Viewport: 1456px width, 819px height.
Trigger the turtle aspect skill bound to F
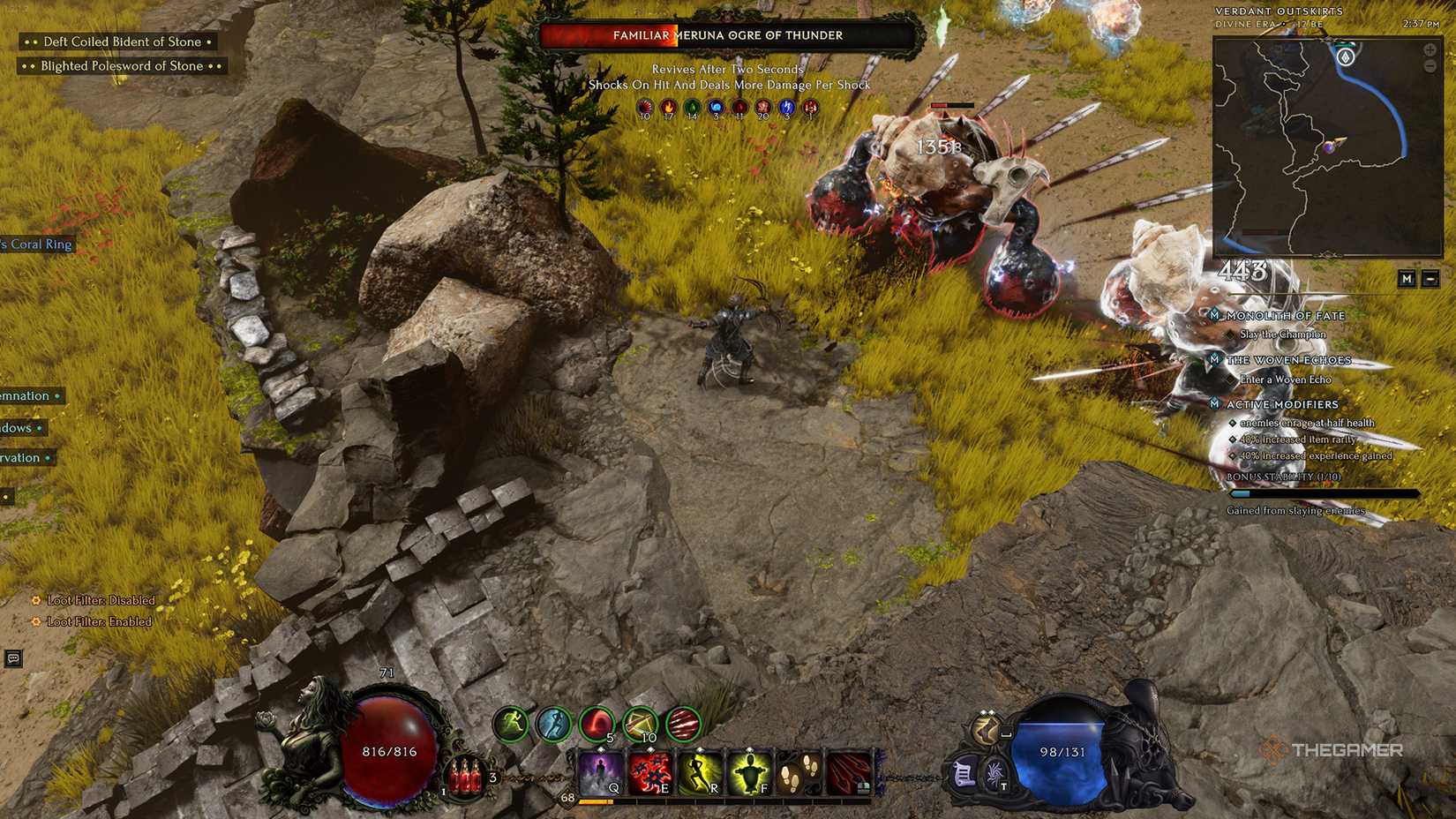point(750,772)
